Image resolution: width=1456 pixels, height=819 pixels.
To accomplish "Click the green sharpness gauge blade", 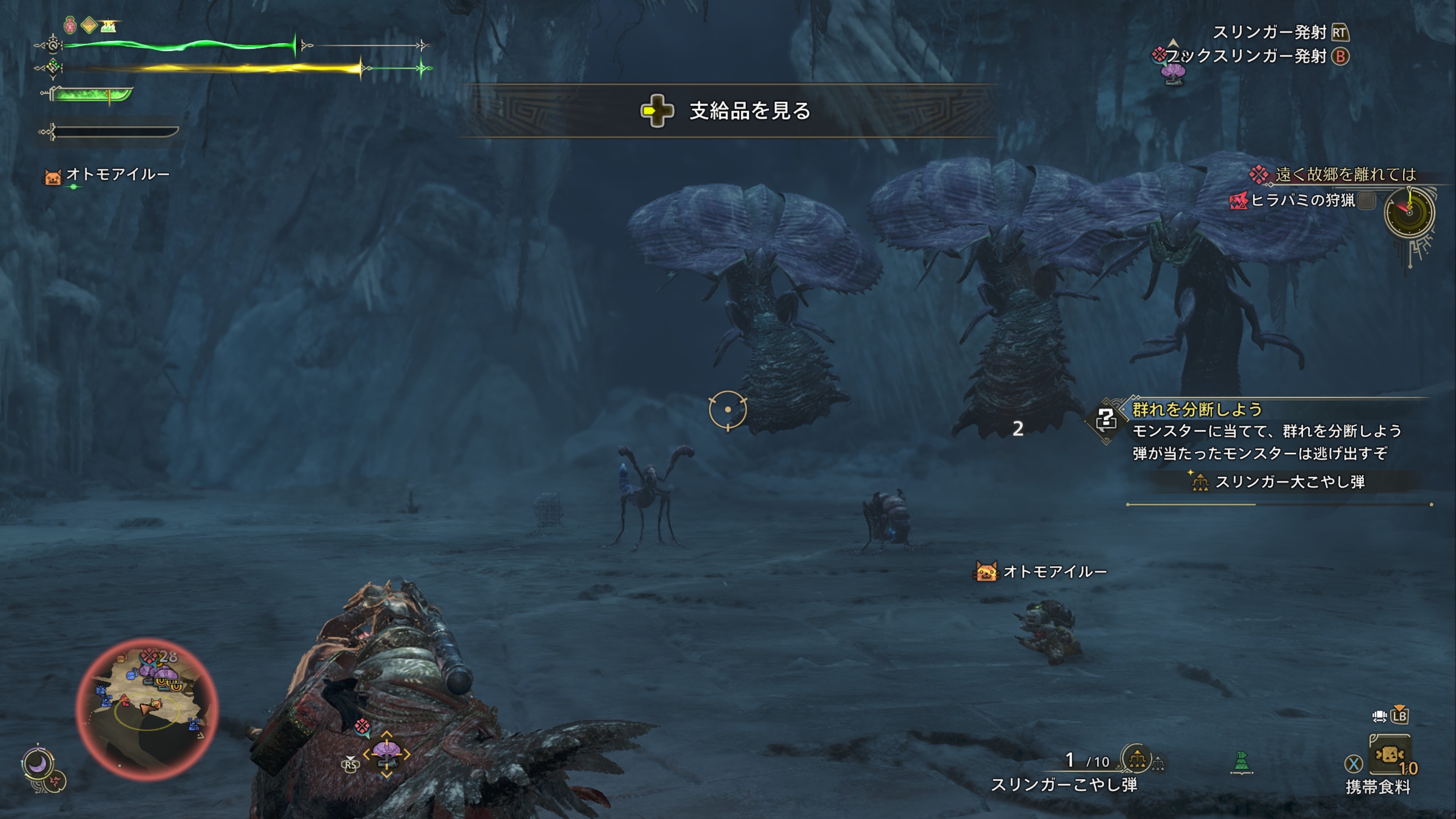I will [91, 94].
